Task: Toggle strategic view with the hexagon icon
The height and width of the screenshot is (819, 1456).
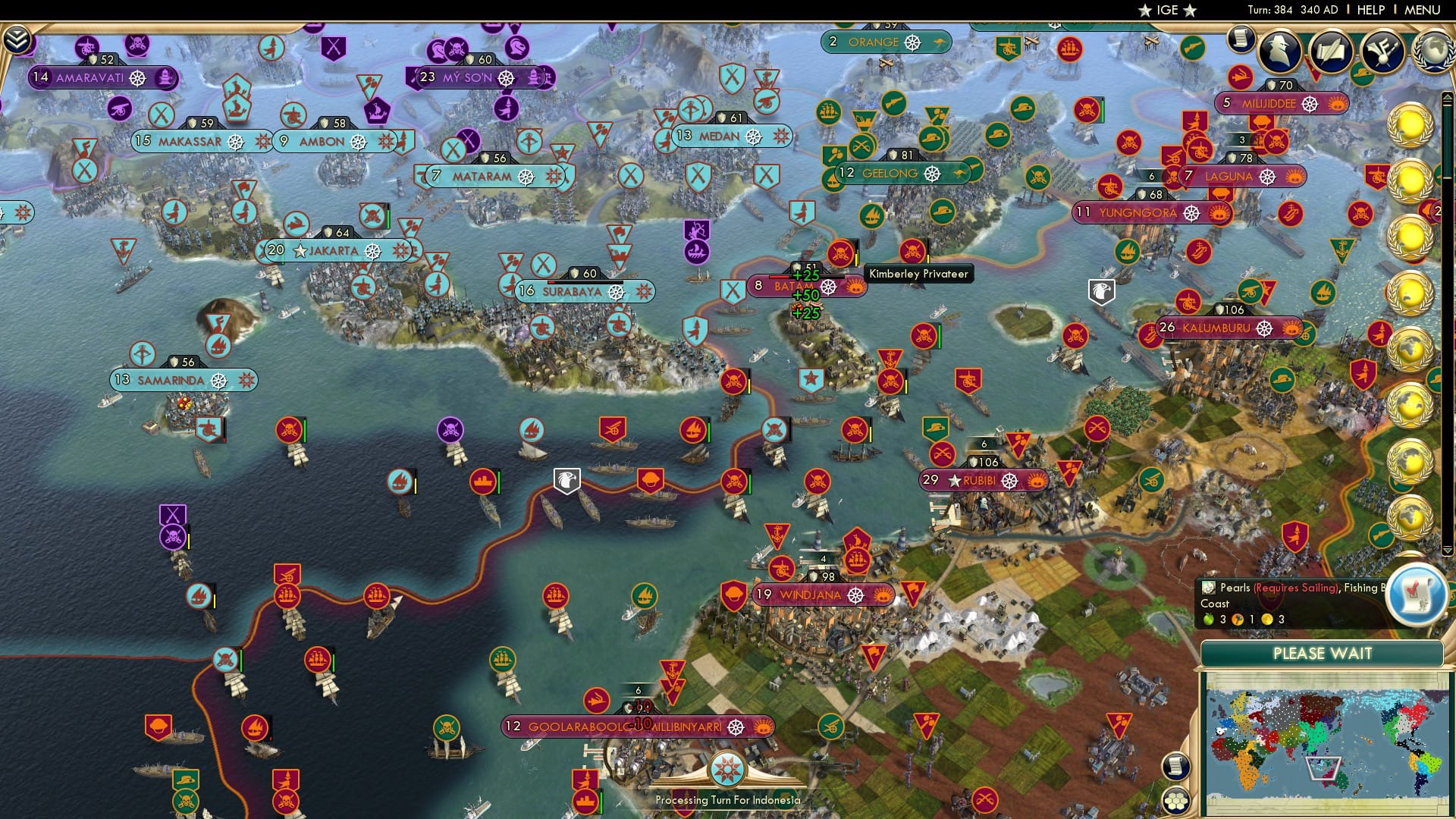Action: click(1176, 801)
